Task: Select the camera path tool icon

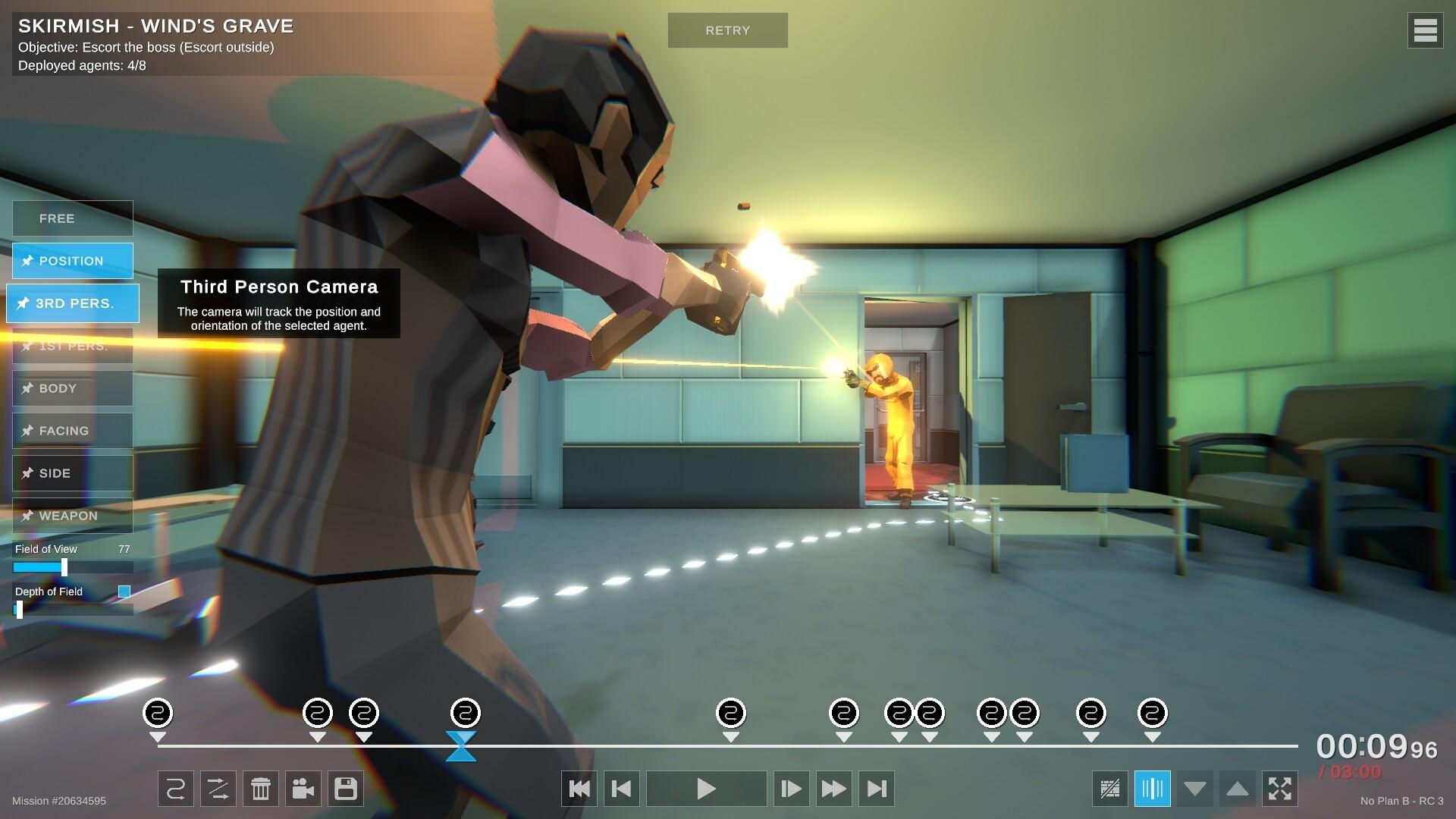Action: (175, 789)
